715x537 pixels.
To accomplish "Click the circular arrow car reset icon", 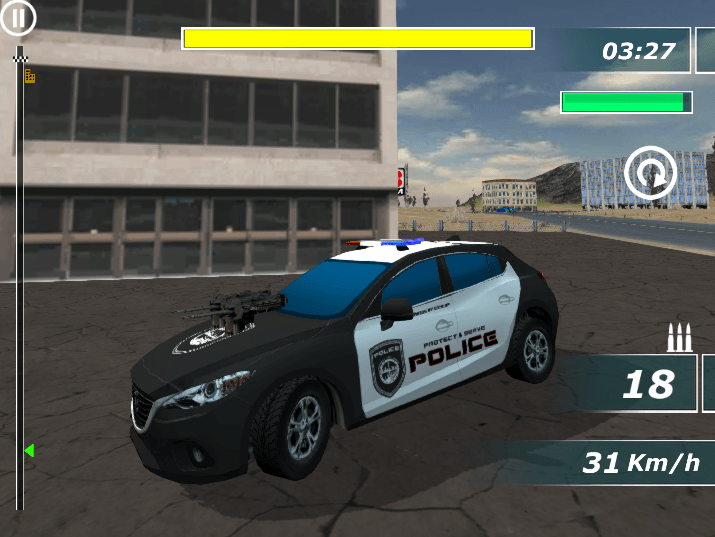I will tap(651, 173).
